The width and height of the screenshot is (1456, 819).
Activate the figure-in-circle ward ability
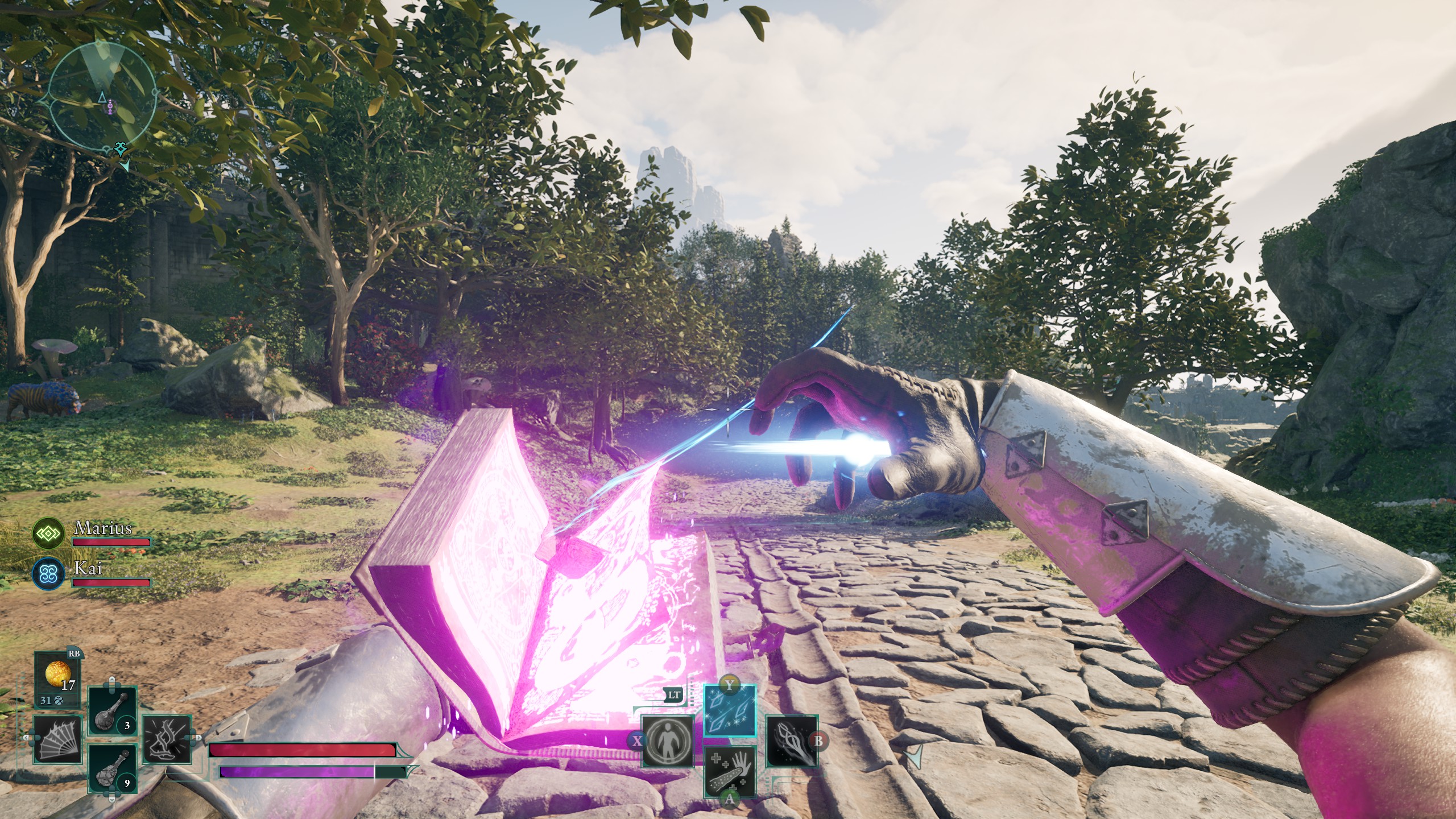[x=668, y=741]
